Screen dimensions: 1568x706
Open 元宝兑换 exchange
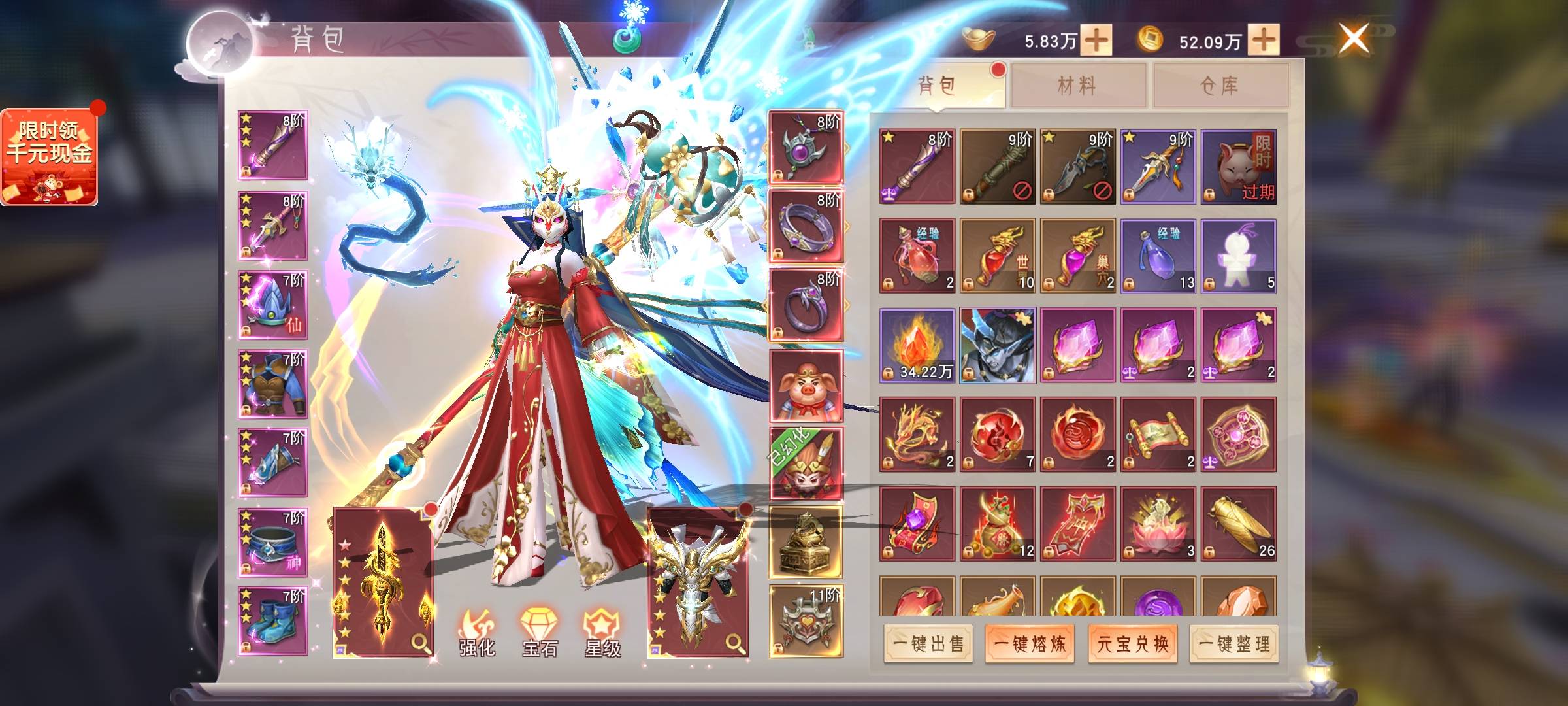pos(1132,644)
